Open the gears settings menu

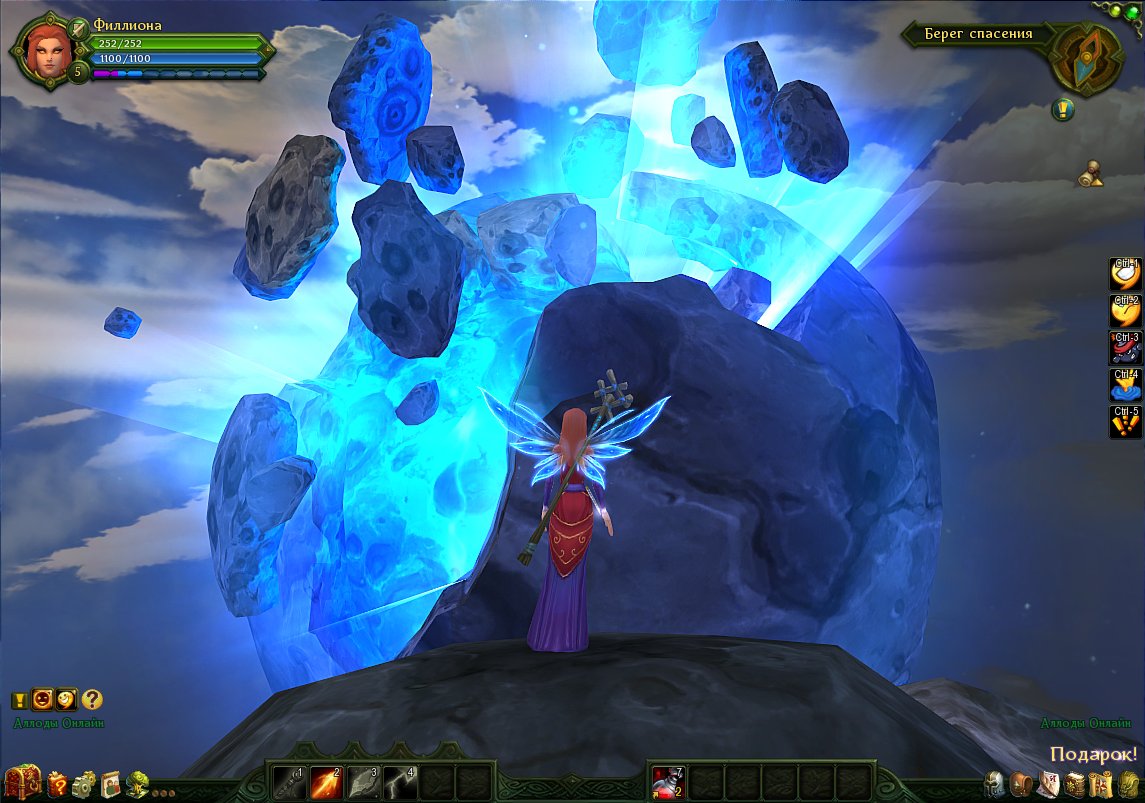84,782
